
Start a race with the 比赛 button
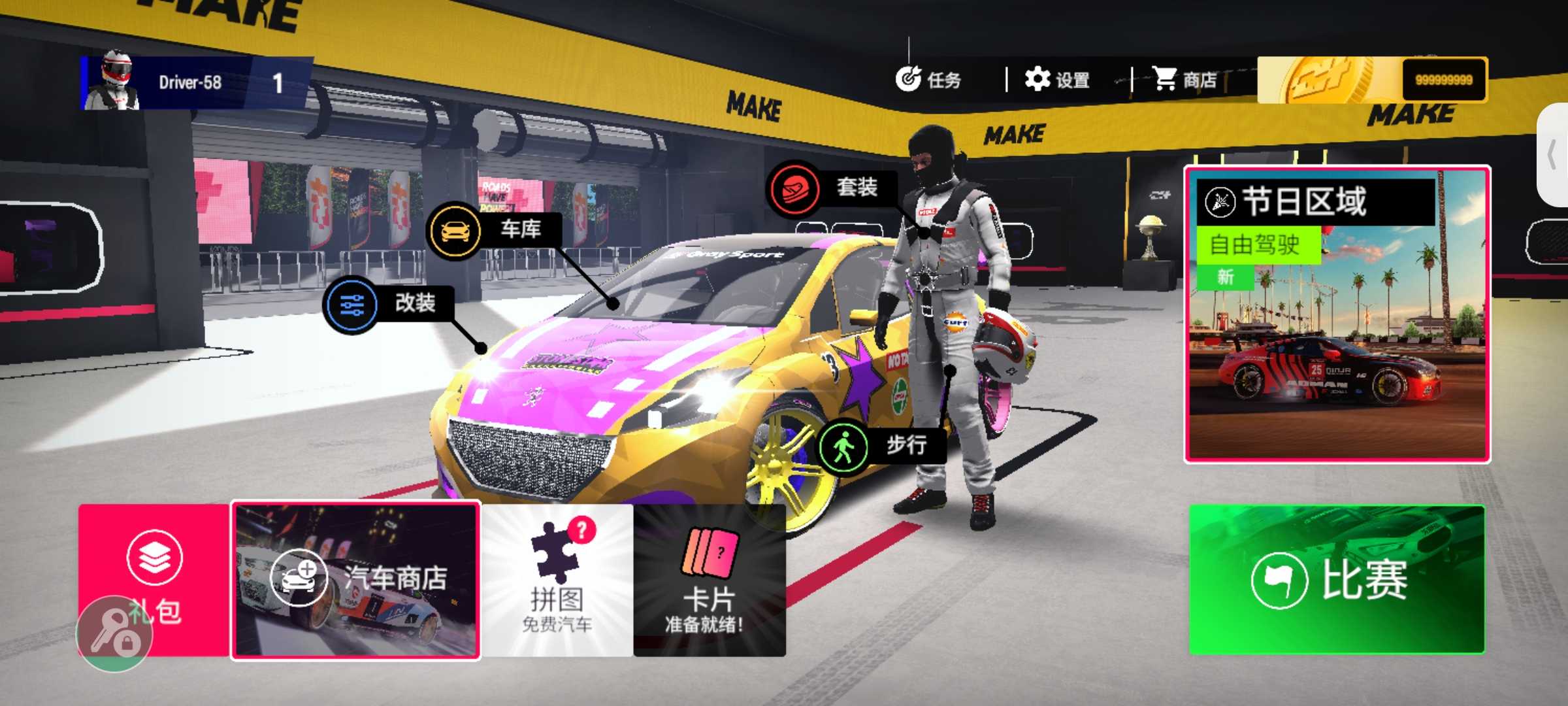[x=1337, y=579]
